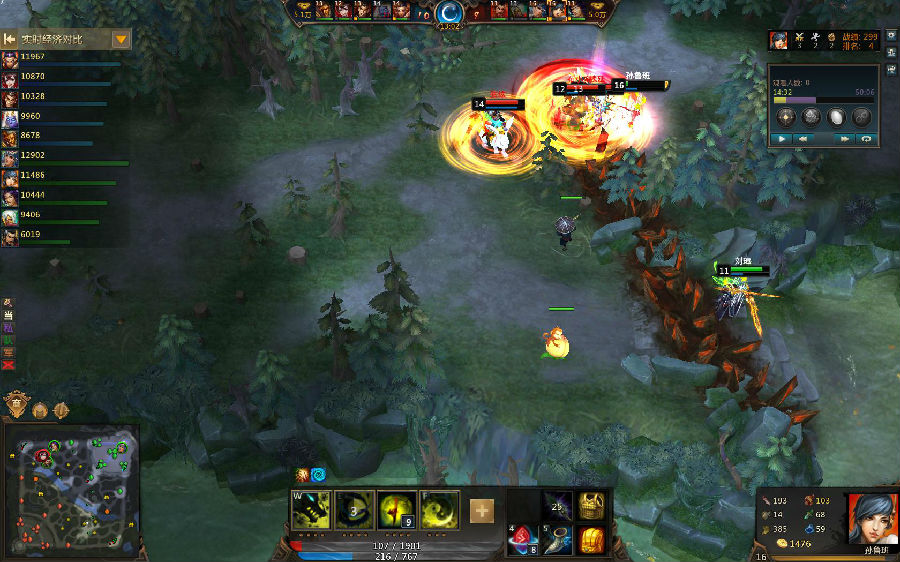The height and width of the screenshot is (562, 900).
Task: Select the horn item slot
Action: coord(558,539)
